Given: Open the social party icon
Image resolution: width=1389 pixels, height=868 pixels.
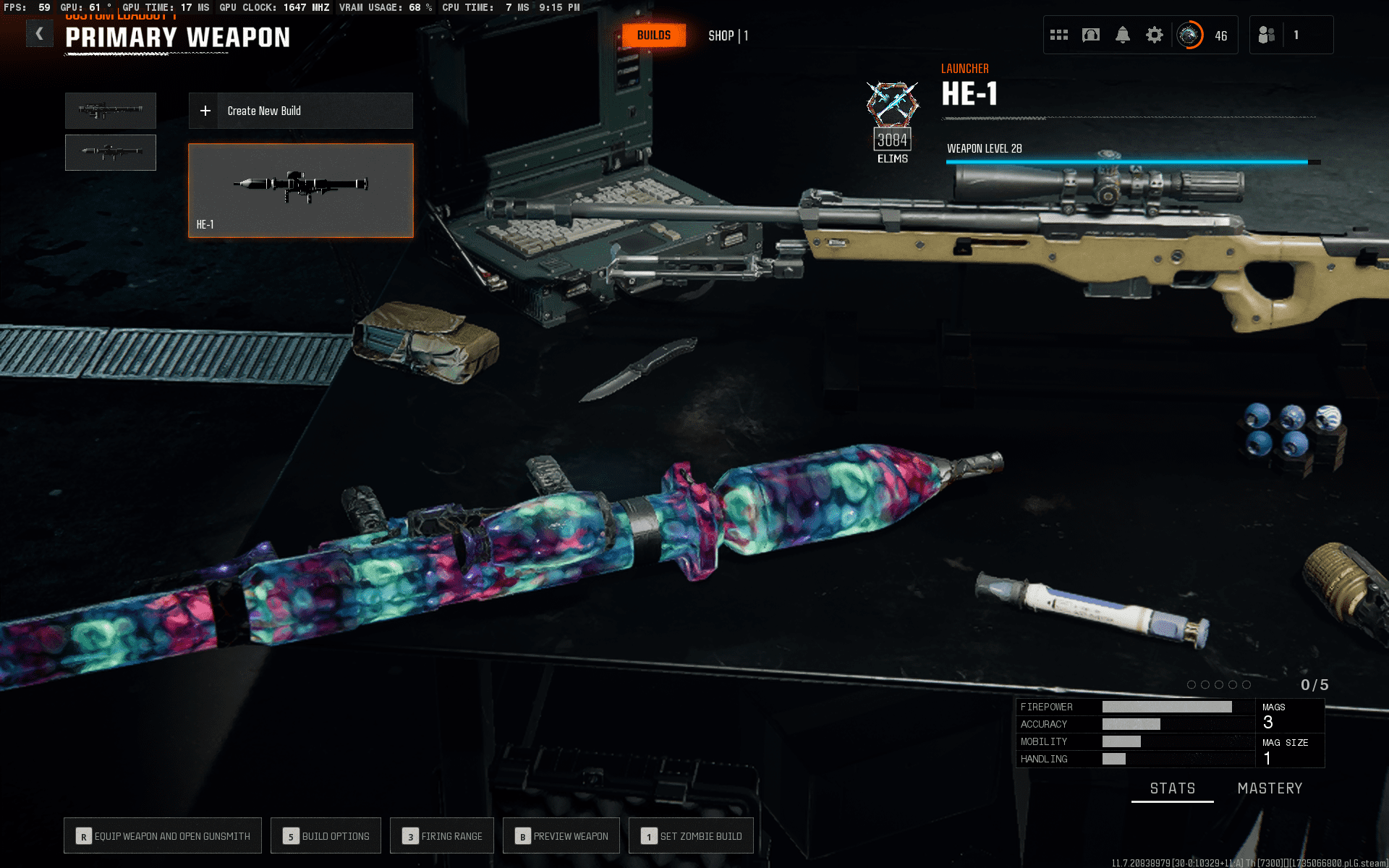Looking at the screenshot, I should [1267, 35].
